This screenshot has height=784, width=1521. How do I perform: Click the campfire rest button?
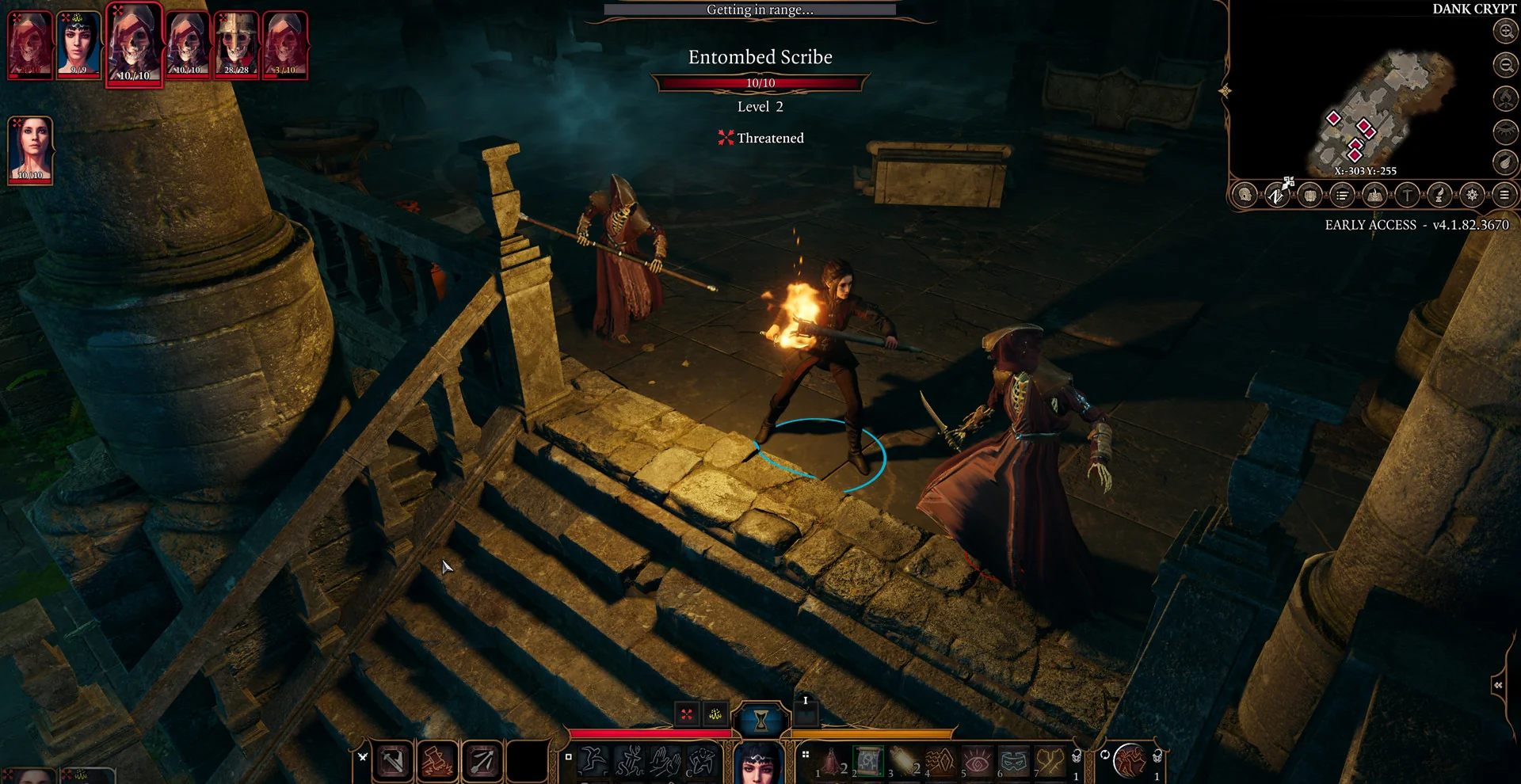(x=1505, y=98)
